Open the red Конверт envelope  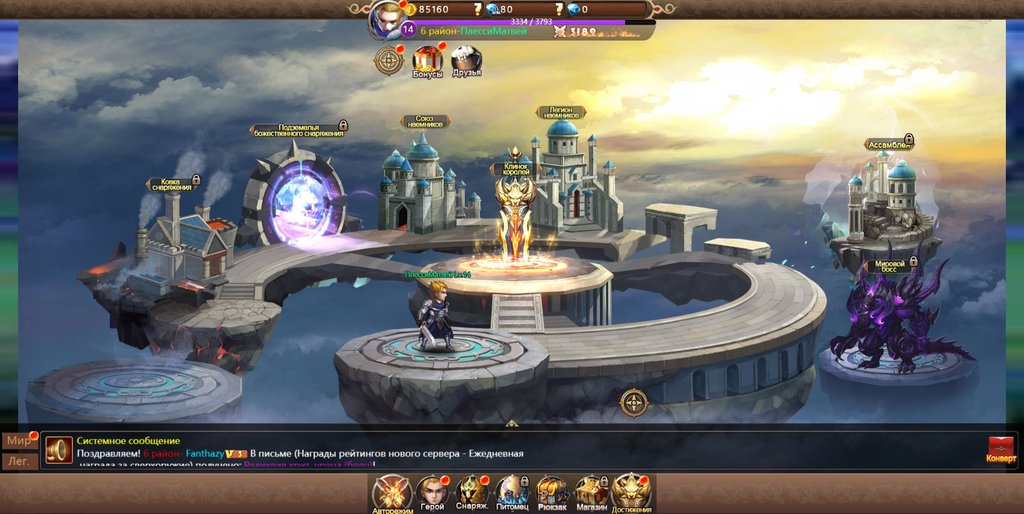click(x=1001, y=448)
